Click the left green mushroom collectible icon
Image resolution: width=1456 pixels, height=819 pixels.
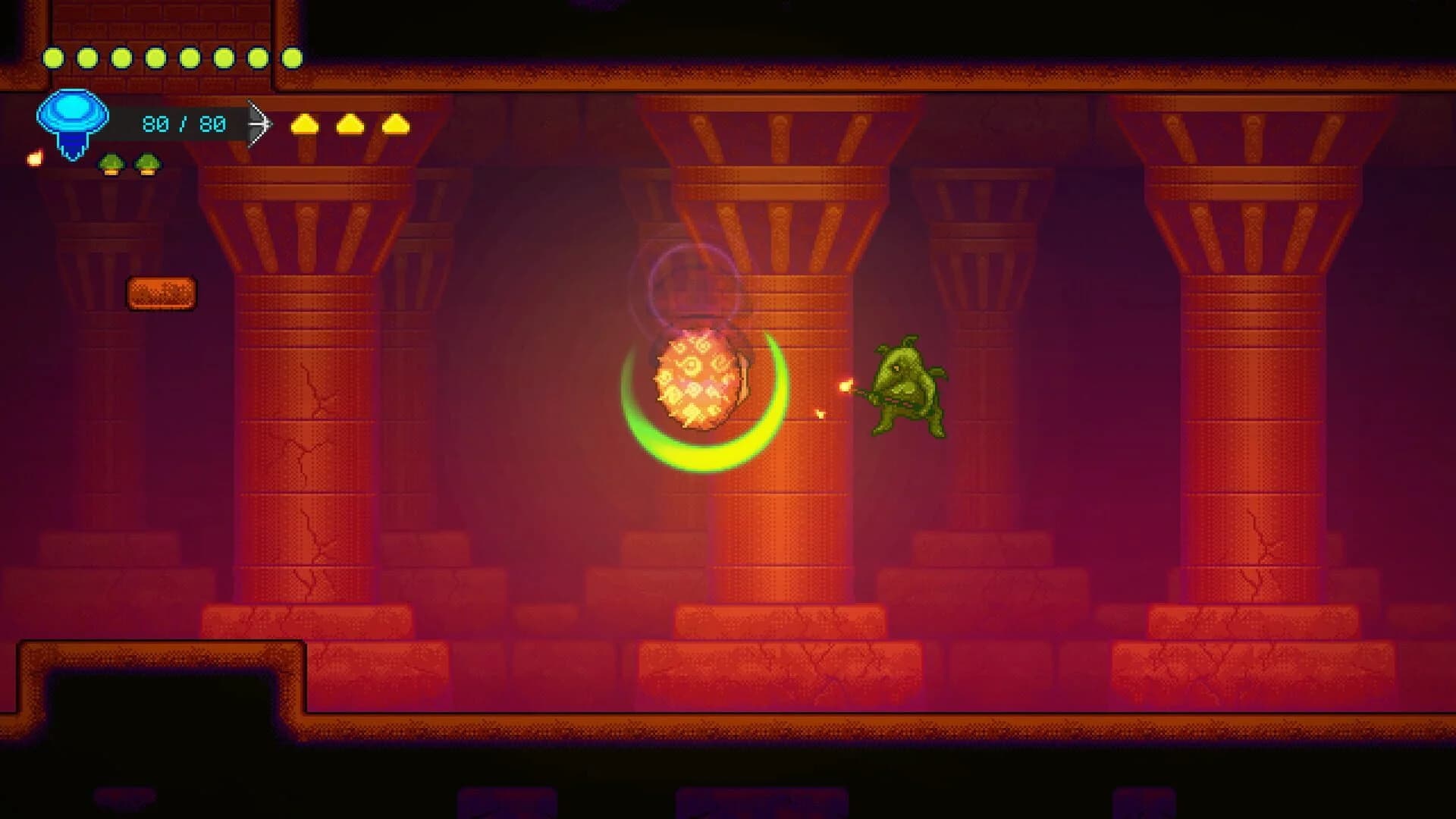click(112, 163)
